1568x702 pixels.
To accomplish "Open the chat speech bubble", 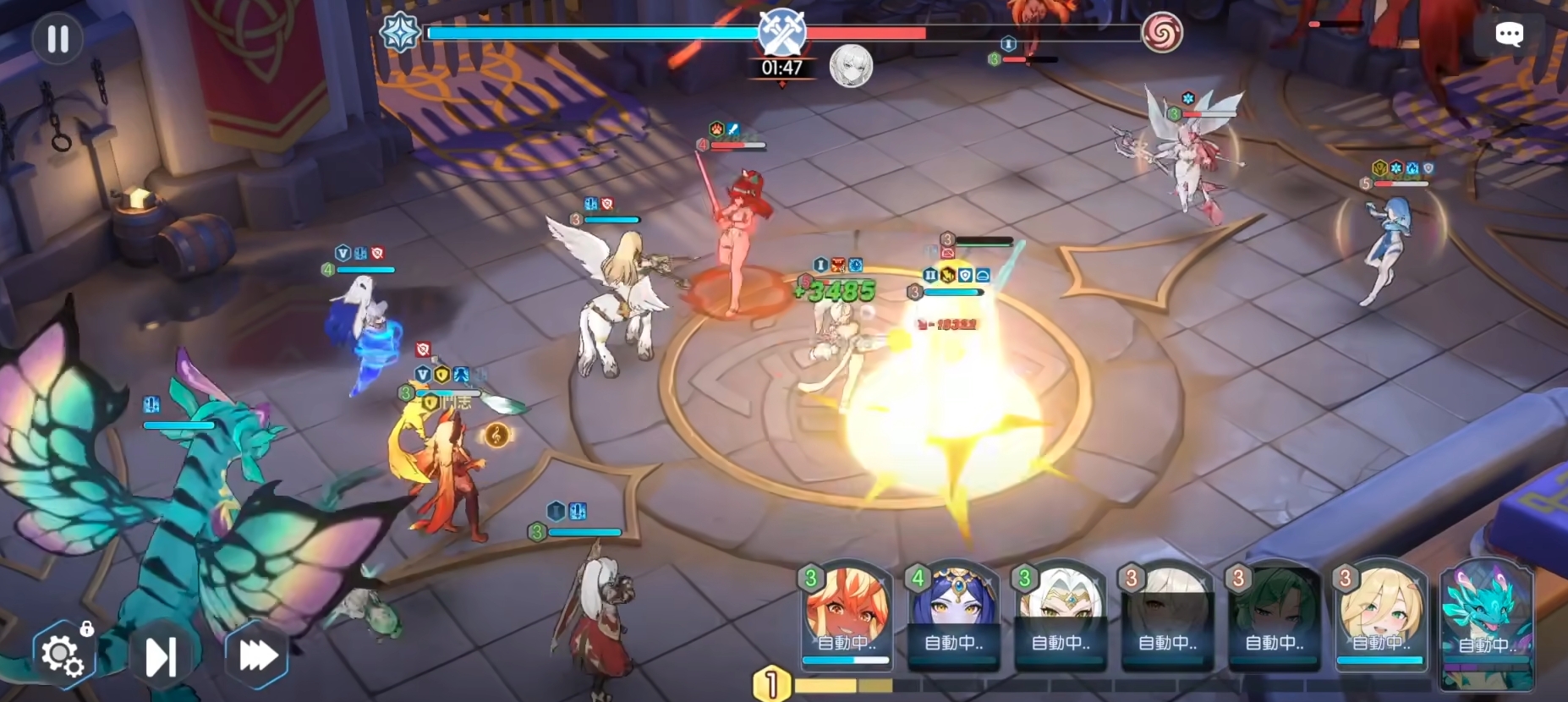I will pos(1509,35).
